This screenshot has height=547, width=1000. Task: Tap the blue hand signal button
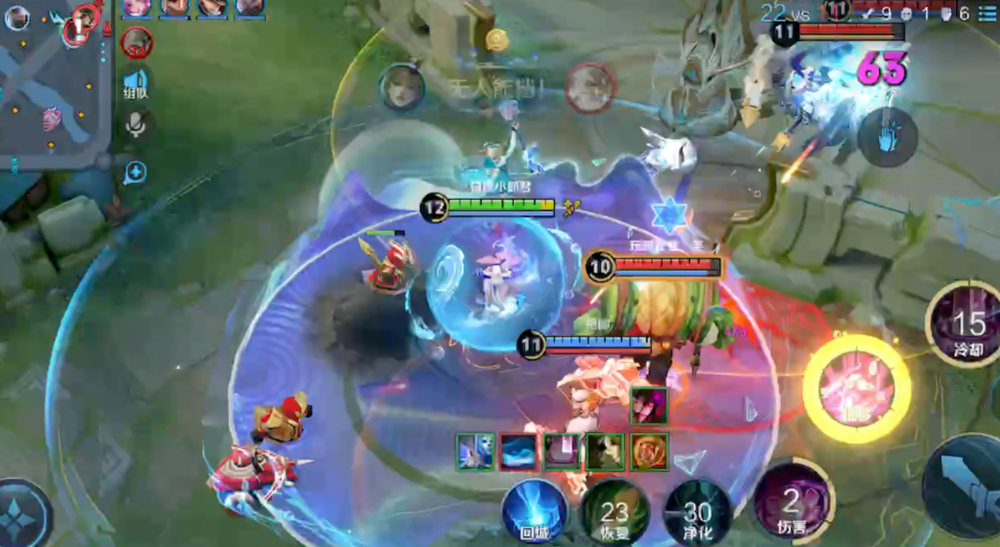[x=886, y=135]
